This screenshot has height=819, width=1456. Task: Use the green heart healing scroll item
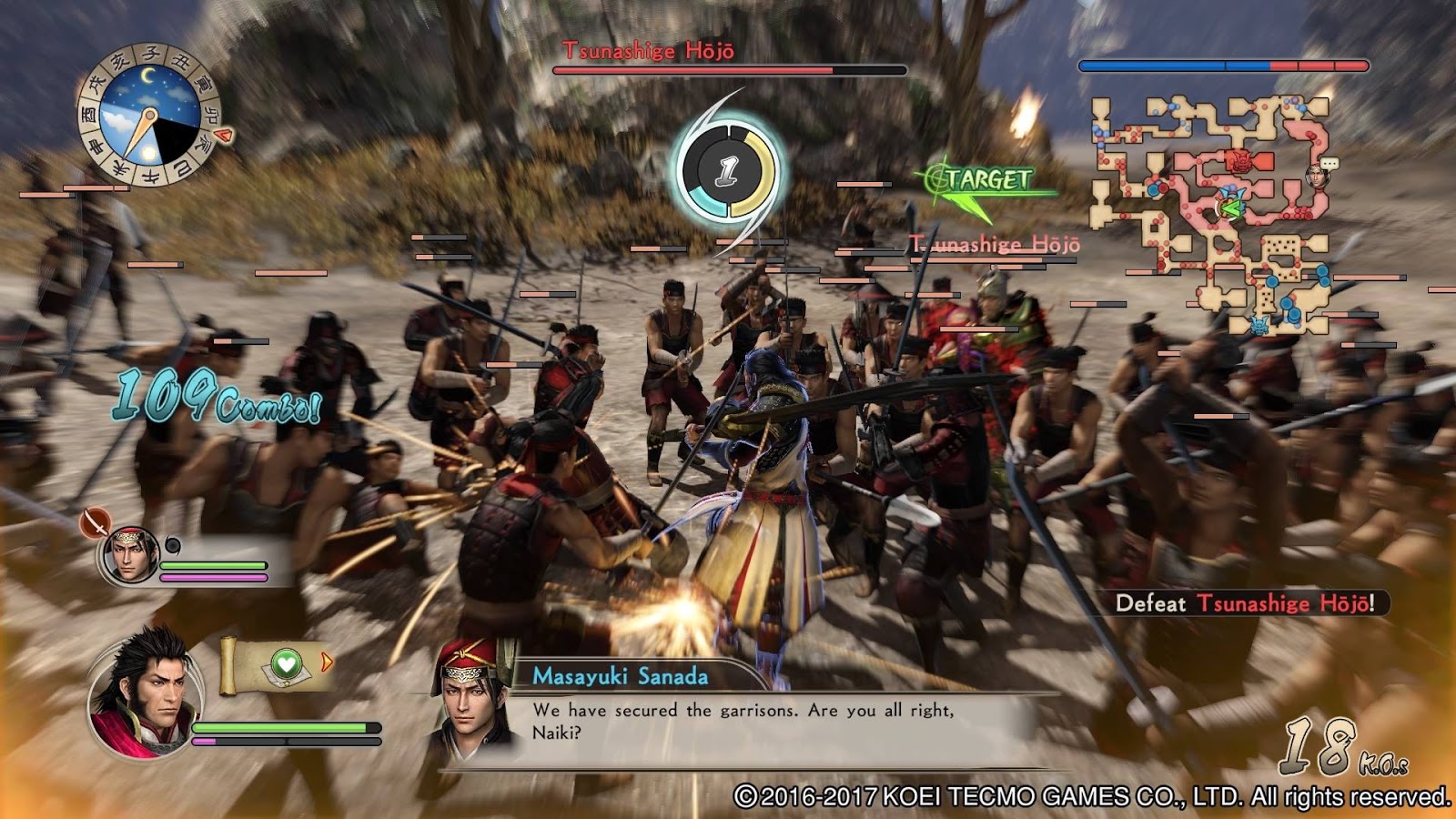pos(286,664)
